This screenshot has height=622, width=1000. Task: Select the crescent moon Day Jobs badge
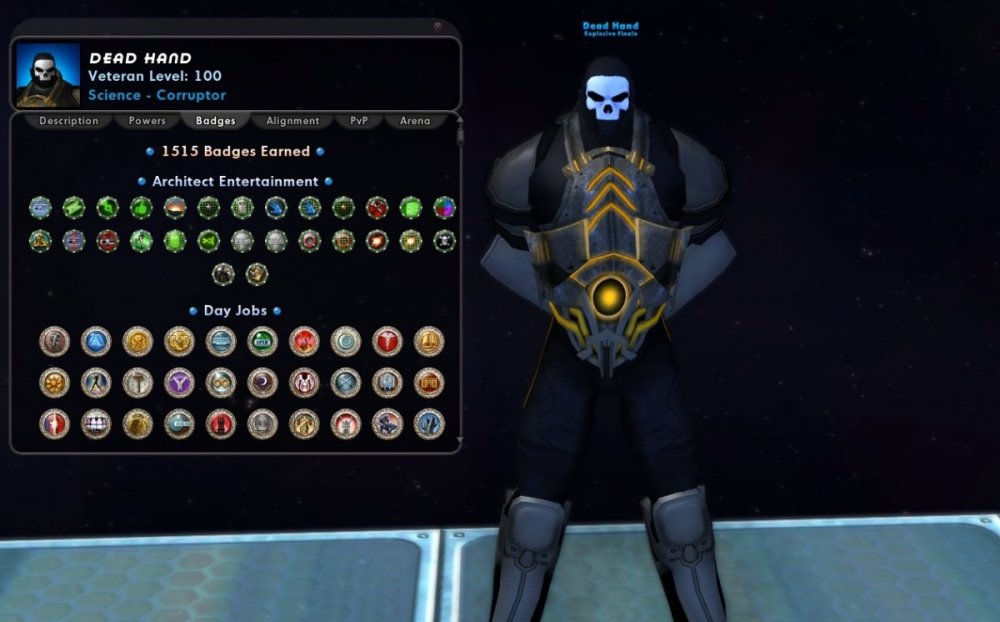coord(262,382)
